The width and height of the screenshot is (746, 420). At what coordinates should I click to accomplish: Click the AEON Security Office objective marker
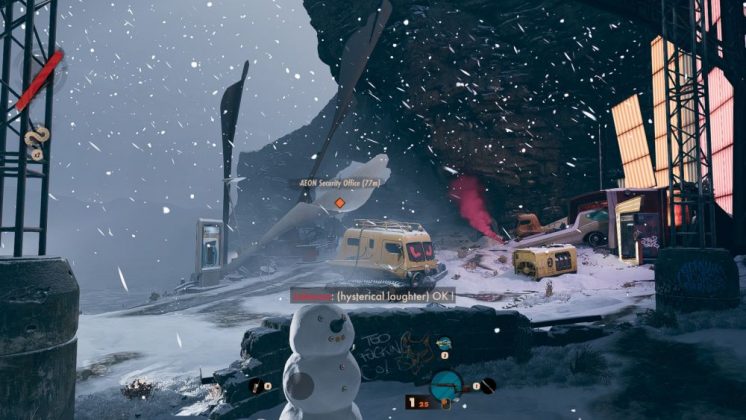tap(339, 203)
